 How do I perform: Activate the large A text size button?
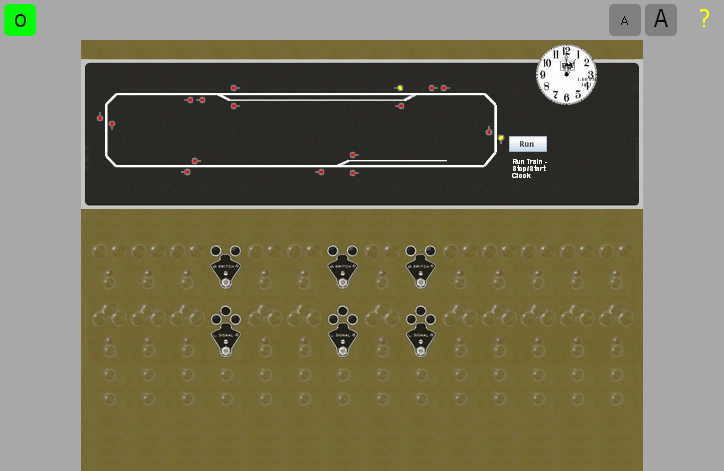(x=661, y=20)
